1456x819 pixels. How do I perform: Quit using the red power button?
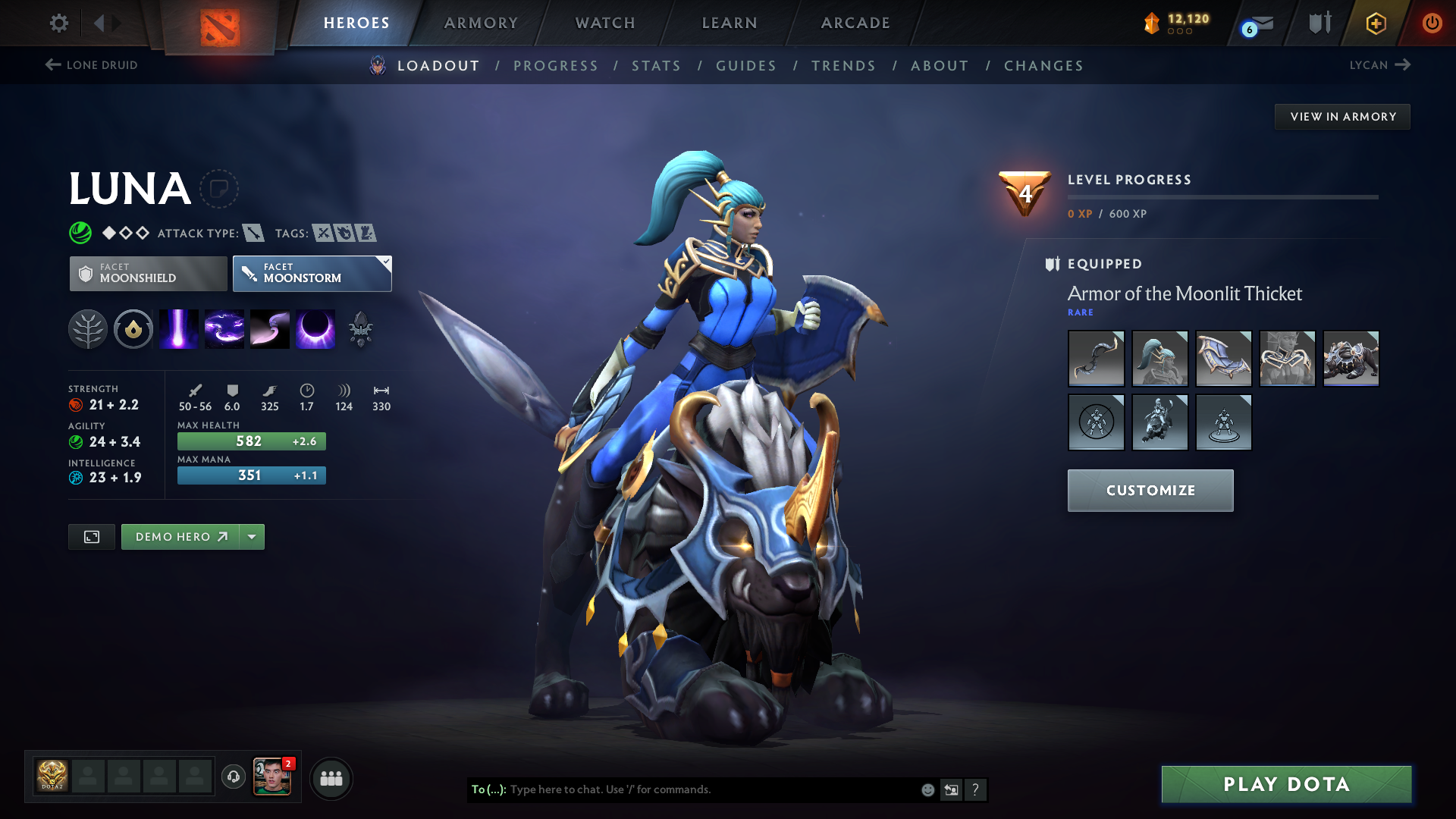click(x=1432, y=23)
